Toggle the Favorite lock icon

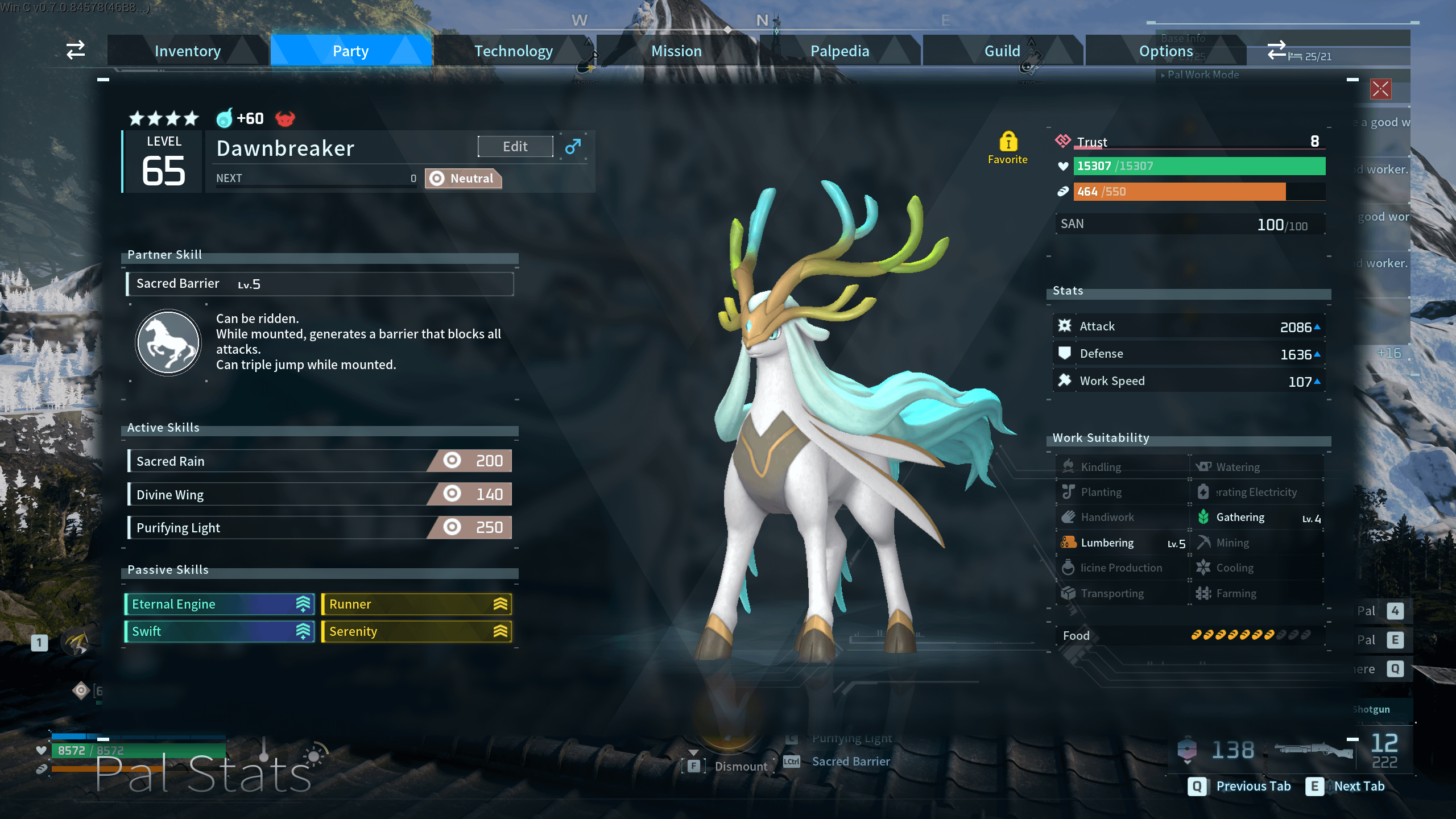tap(1008, 142)
